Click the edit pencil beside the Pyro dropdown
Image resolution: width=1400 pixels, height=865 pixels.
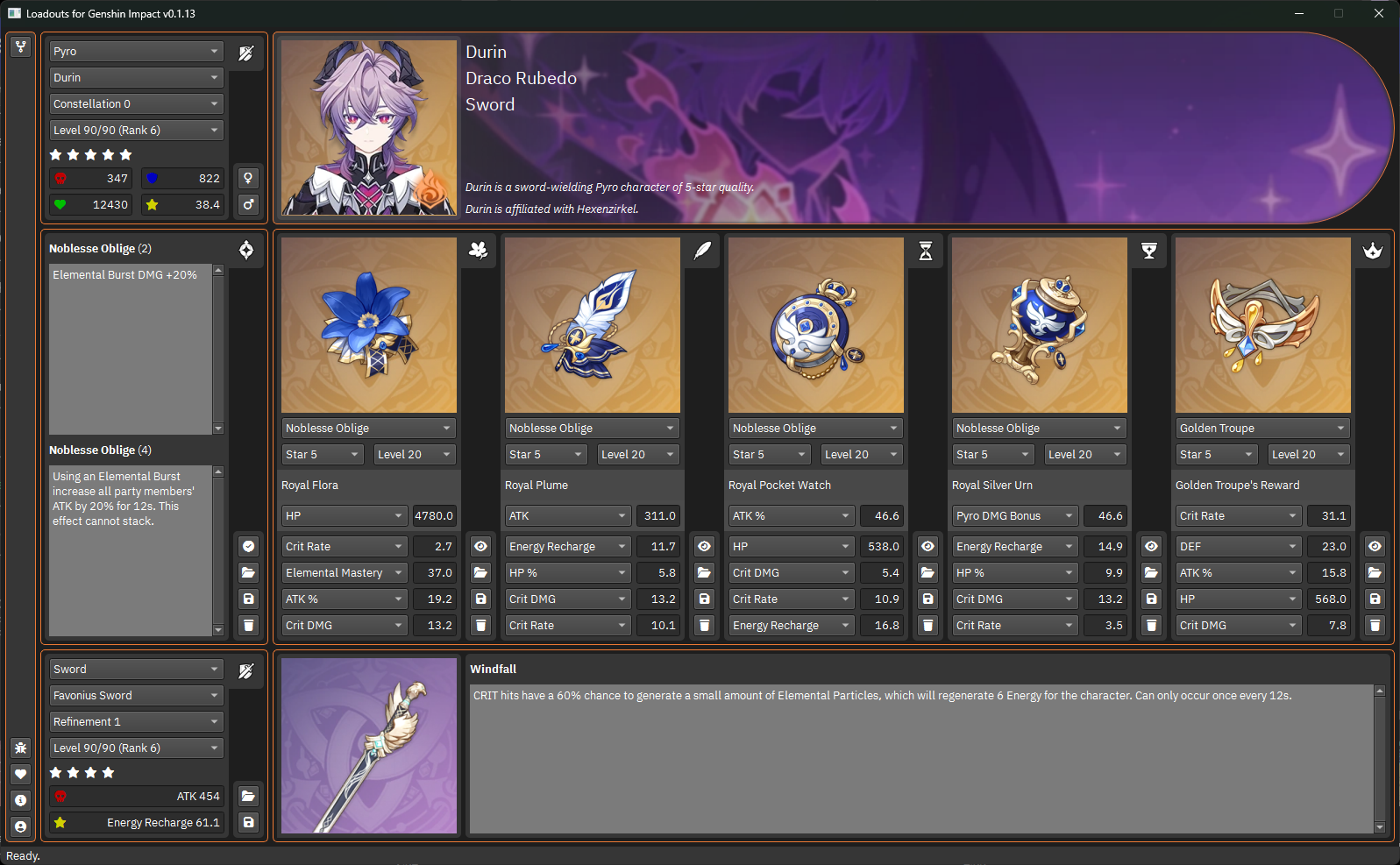pyautogui.click(x=246, y=53)
